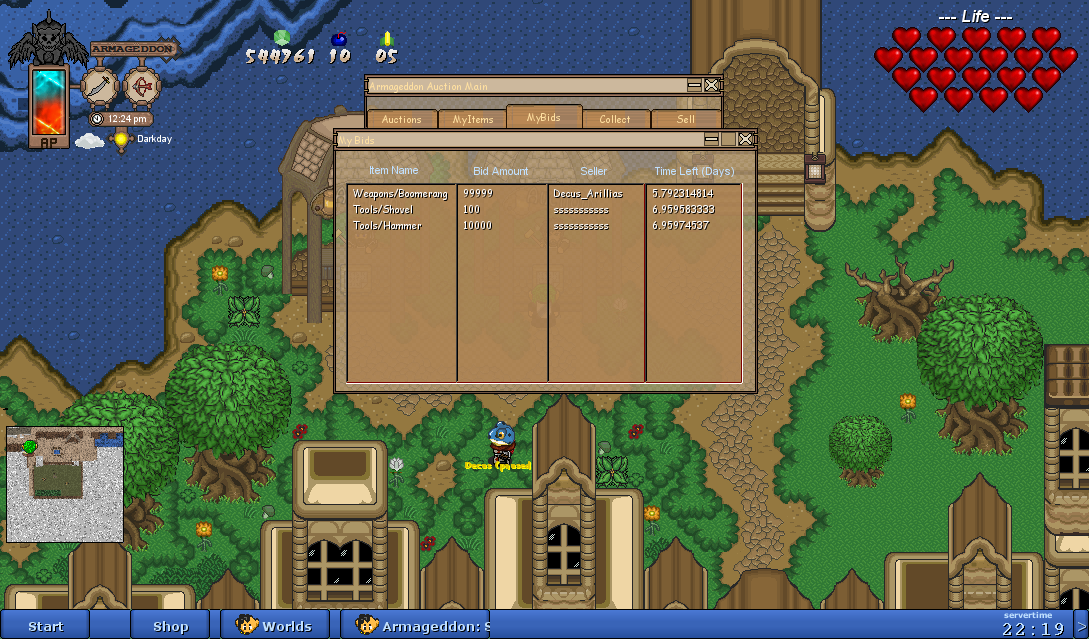The image size is (1089, 639).
Task: Minimize the My Bids window
Action: click(x=711, y=139)
